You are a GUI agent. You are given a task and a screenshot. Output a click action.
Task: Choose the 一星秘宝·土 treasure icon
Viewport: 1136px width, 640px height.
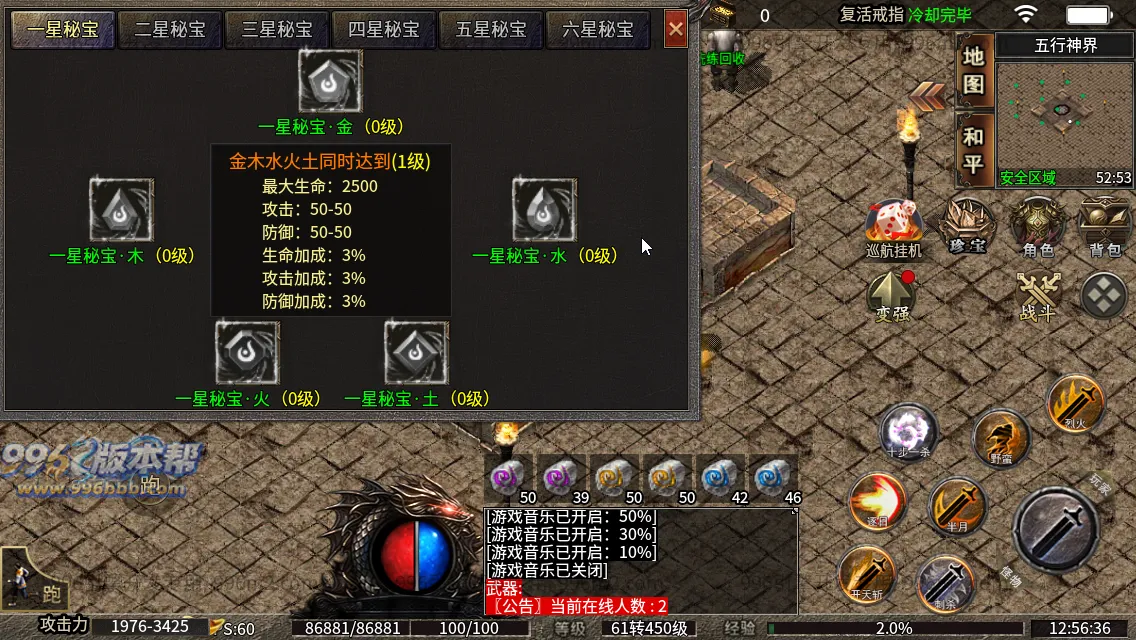coord(417,352)
